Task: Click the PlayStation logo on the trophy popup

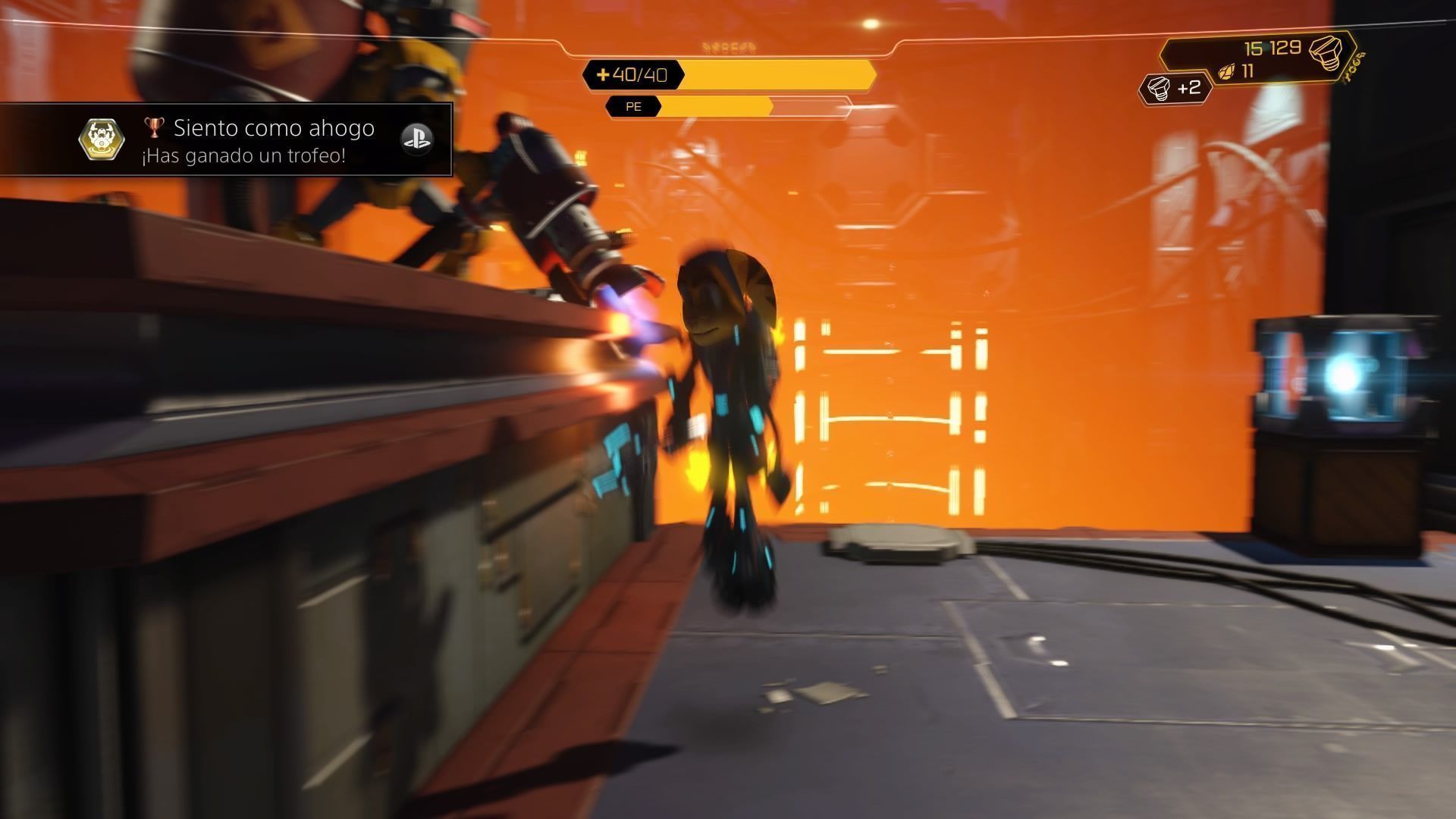Action: tap(416, 138)
